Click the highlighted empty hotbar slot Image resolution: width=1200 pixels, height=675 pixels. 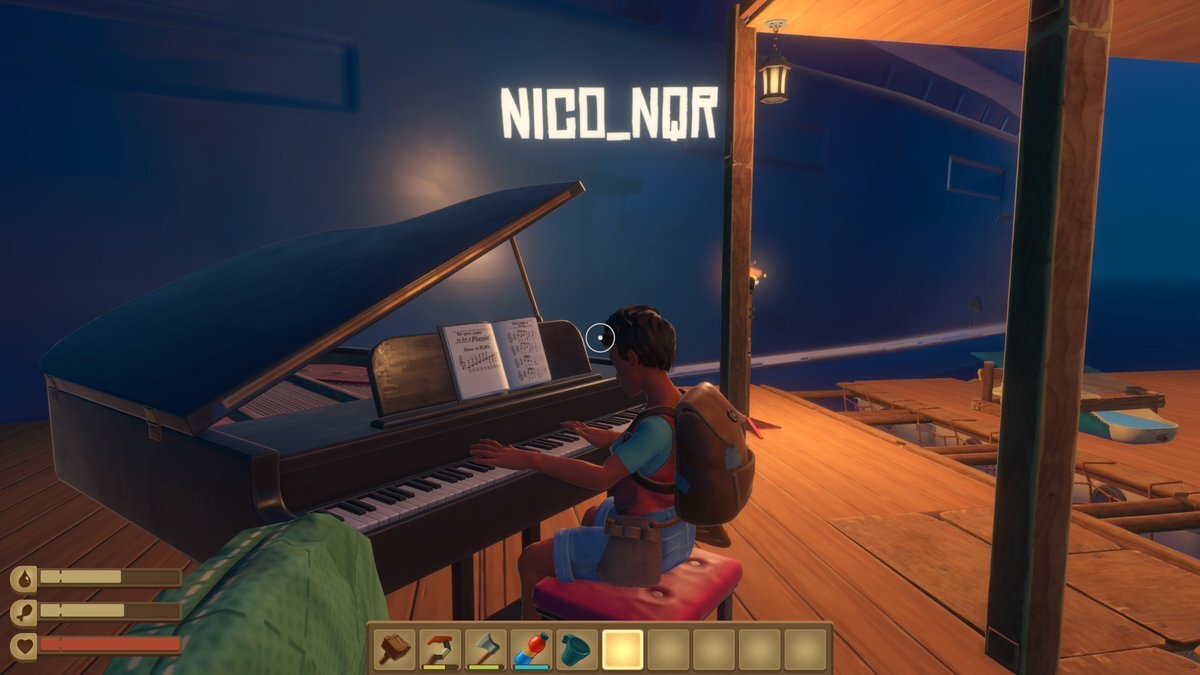[x=622, y=650]
